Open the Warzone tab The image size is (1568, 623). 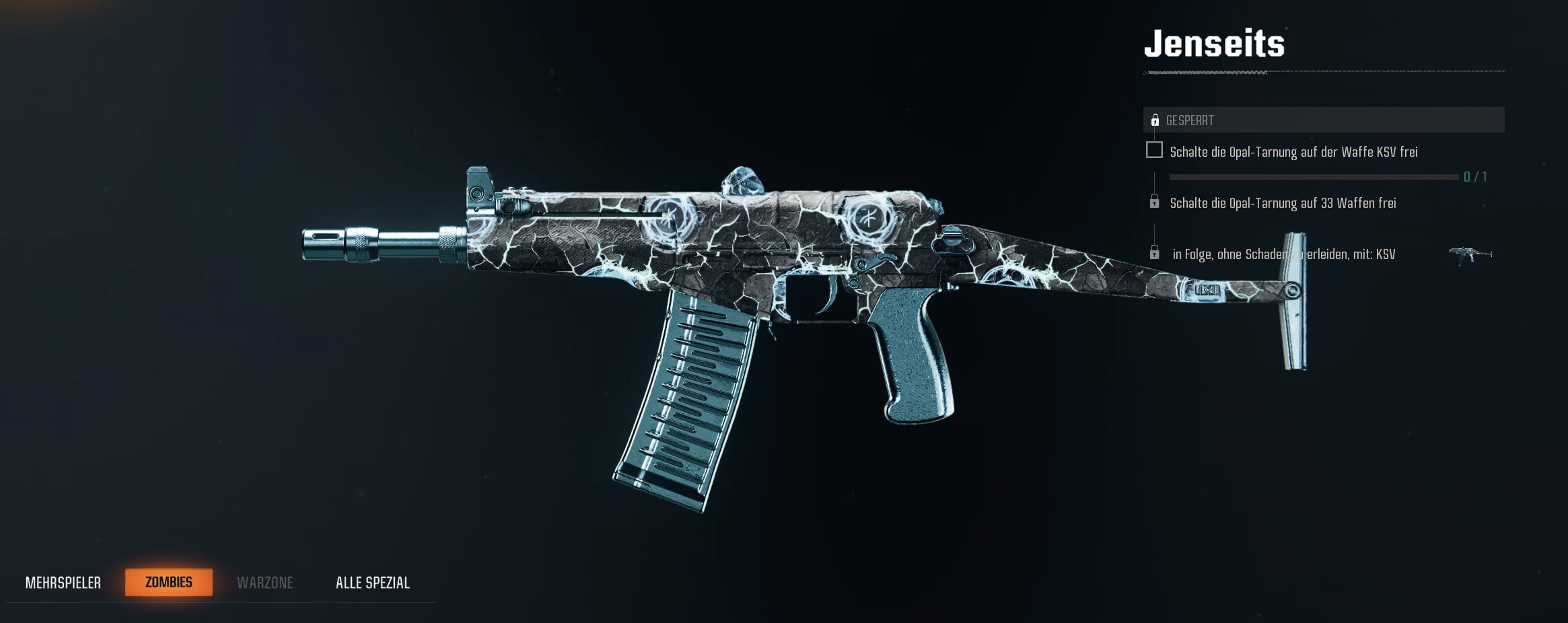coord(264,583)
